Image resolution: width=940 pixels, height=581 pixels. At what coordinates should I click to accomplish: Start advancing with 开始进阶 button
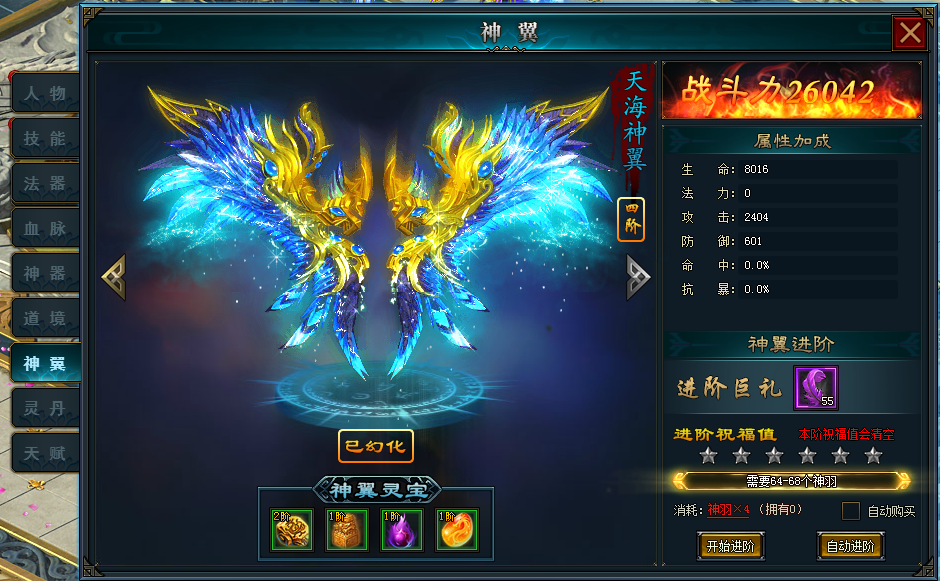click(730, 546)
